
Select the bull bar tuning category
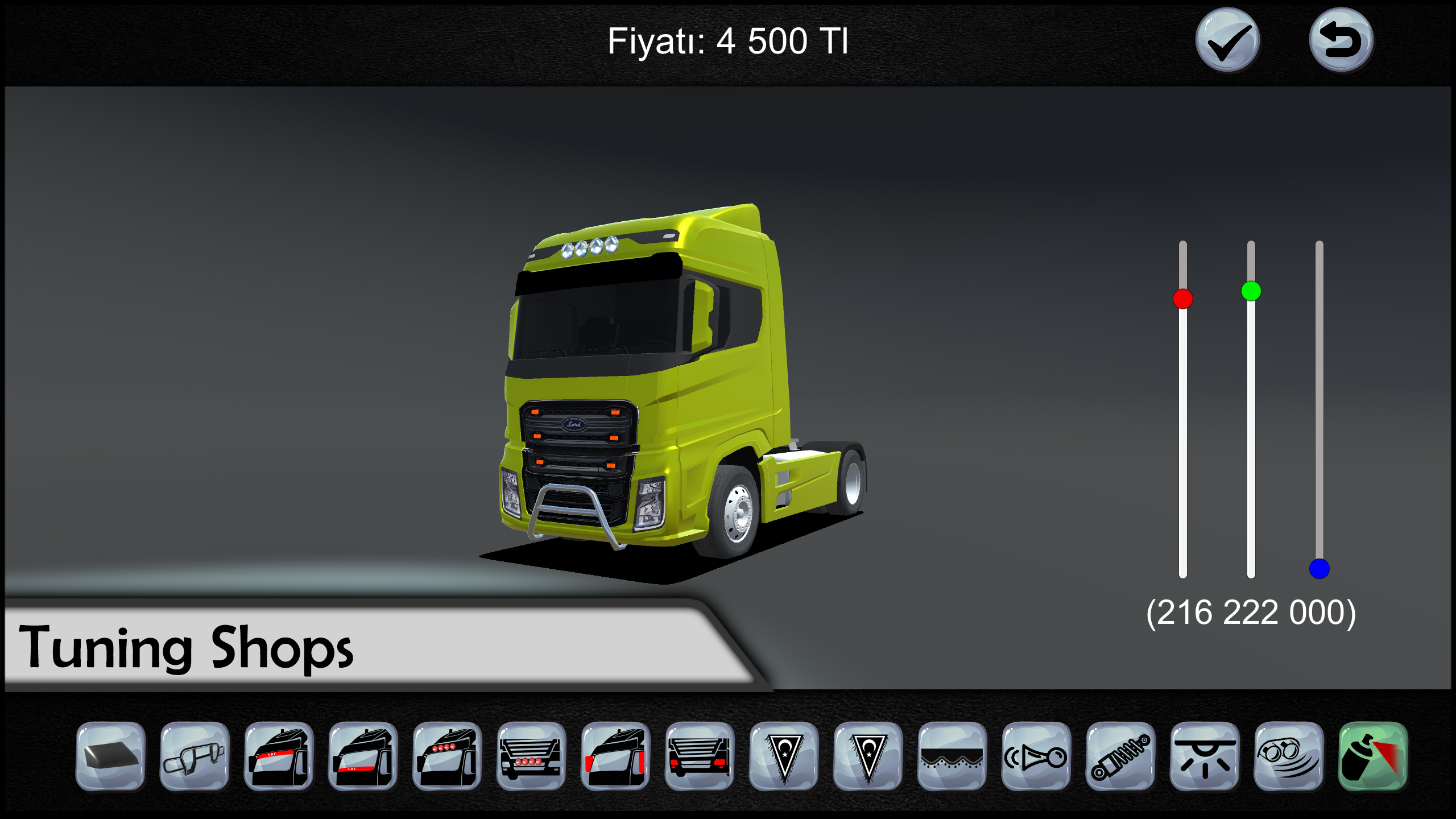coord(195,756)
